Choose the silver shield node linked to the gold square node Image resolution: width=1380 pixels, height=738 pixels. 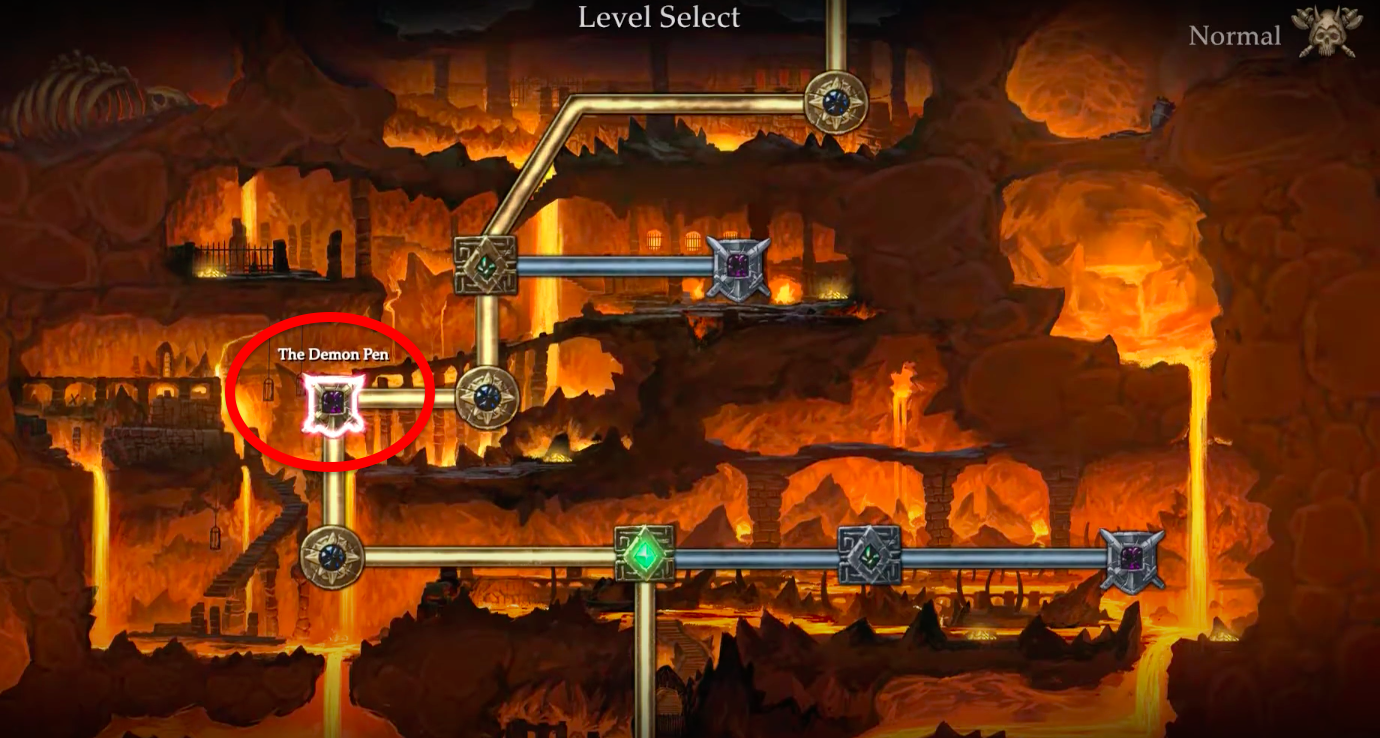738,267
